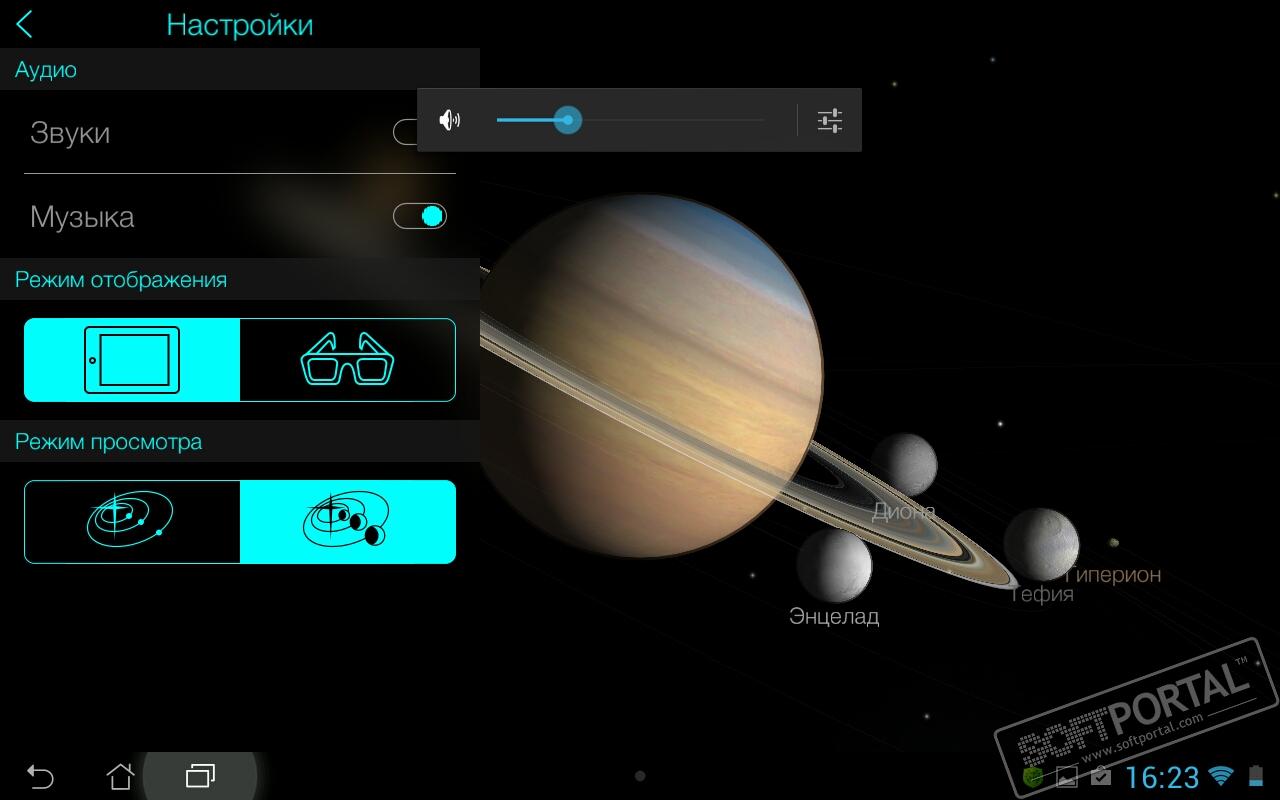
Task: Choose the realistic planets view mode
Action: [348, 522]
